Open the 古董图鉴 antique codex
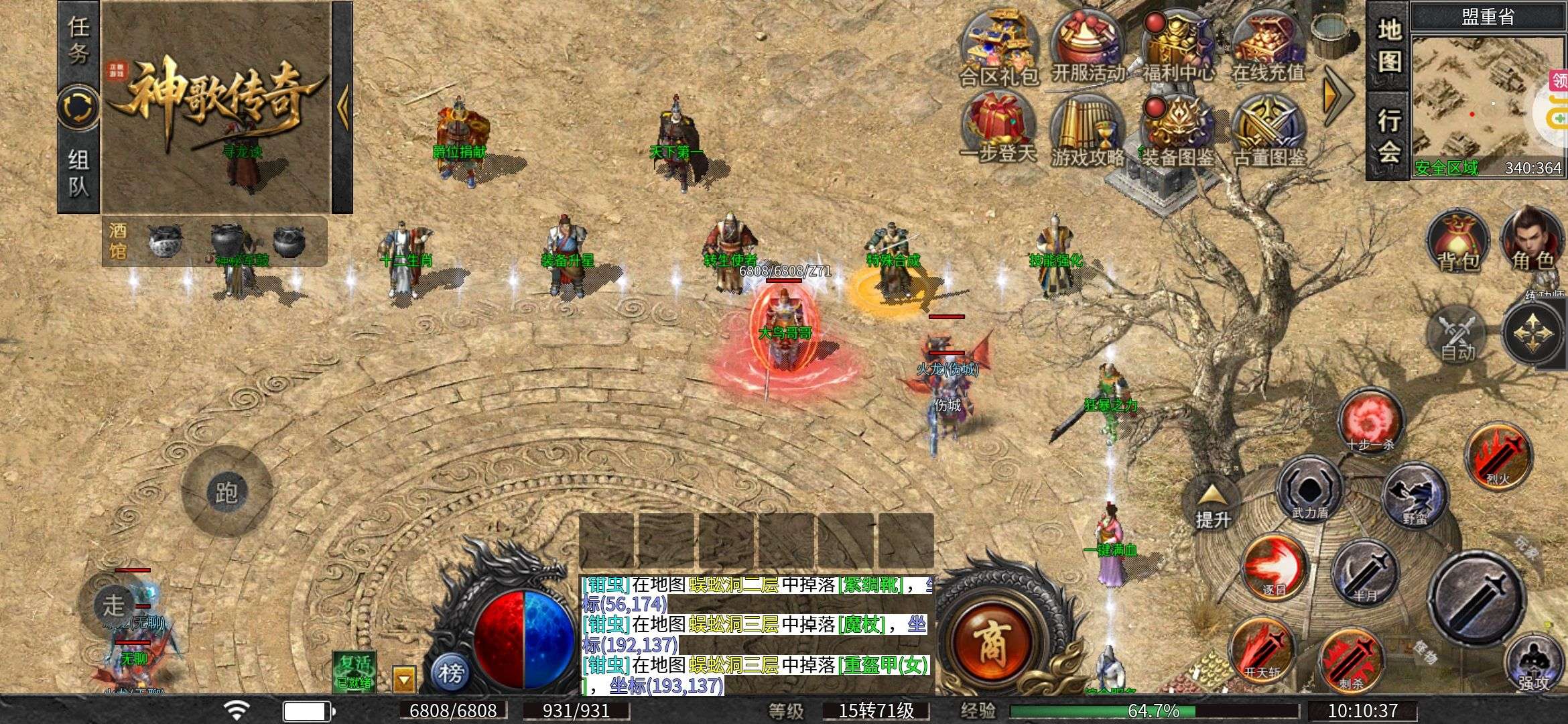The image size is (1568, 724). tap(1269, 130)
